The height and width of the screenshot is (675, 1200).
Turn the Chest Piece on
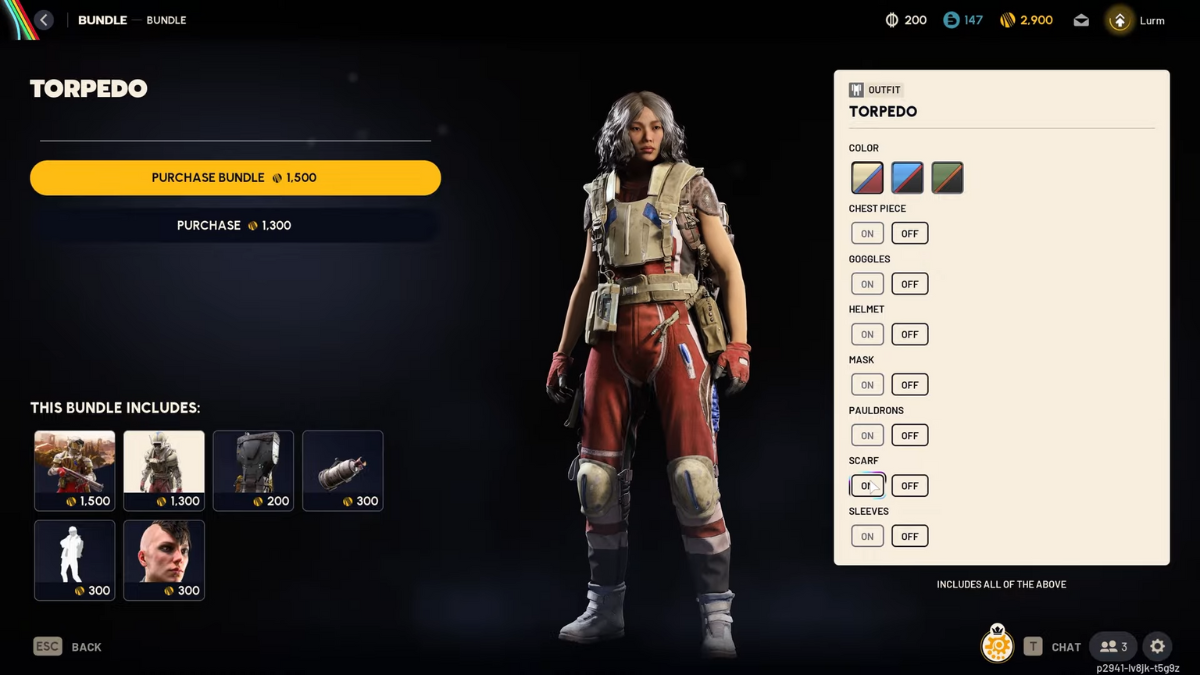[x=867, y=234]
